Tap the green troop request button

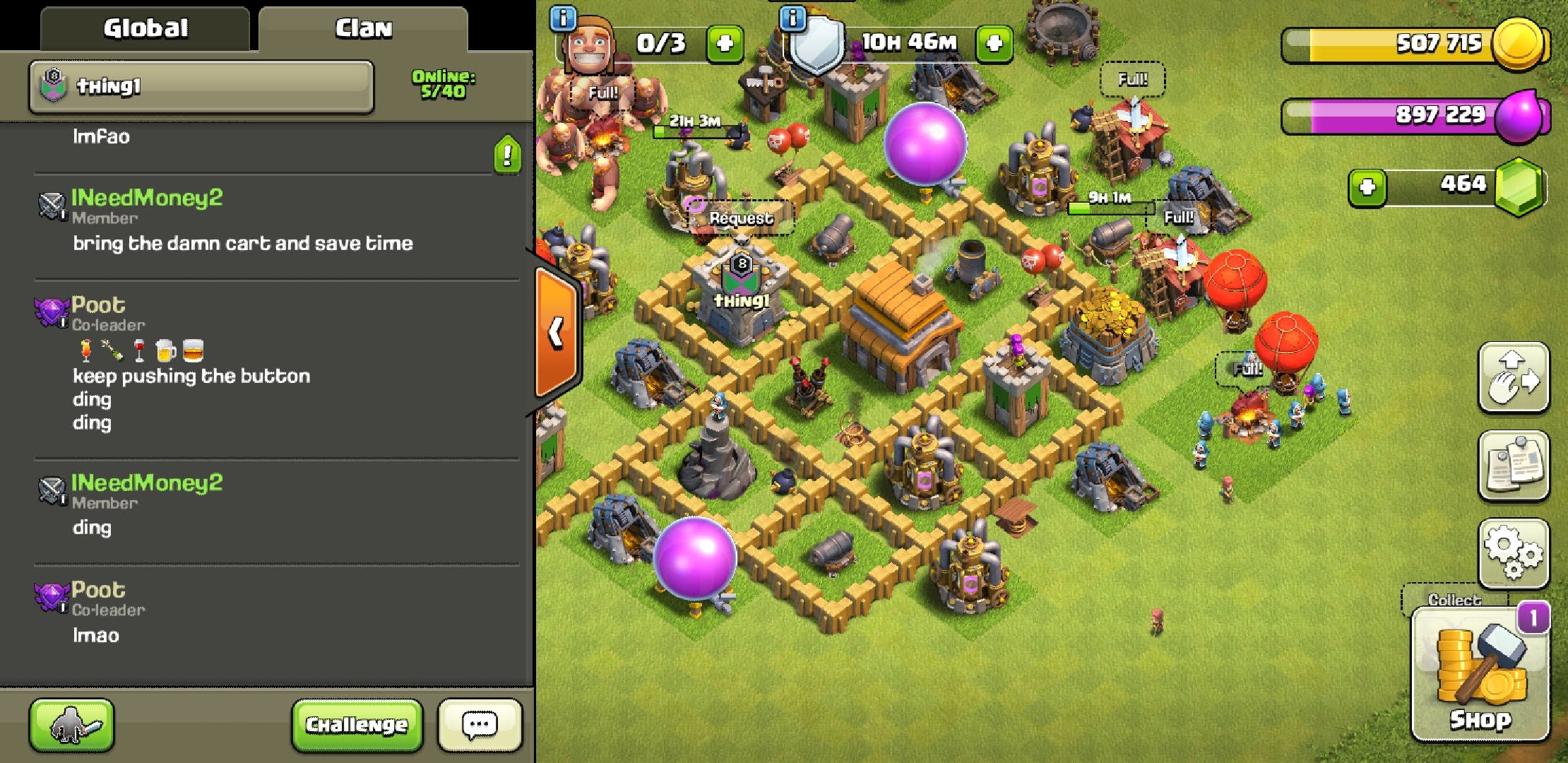point(71,725)
